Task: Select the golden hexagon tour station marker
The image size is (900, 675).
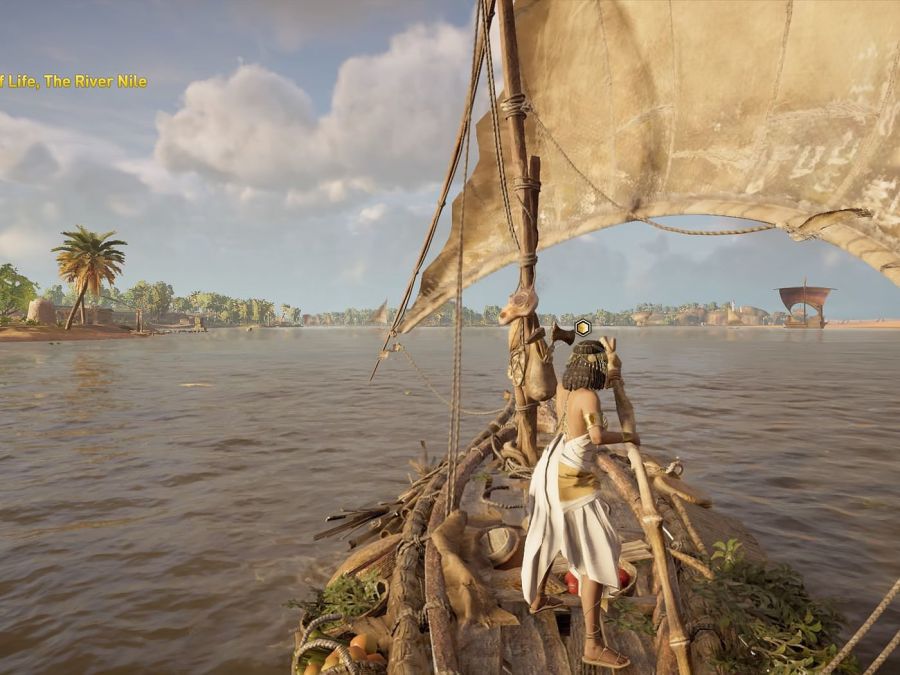Action: pyautogui.click(x=583, y=327)
